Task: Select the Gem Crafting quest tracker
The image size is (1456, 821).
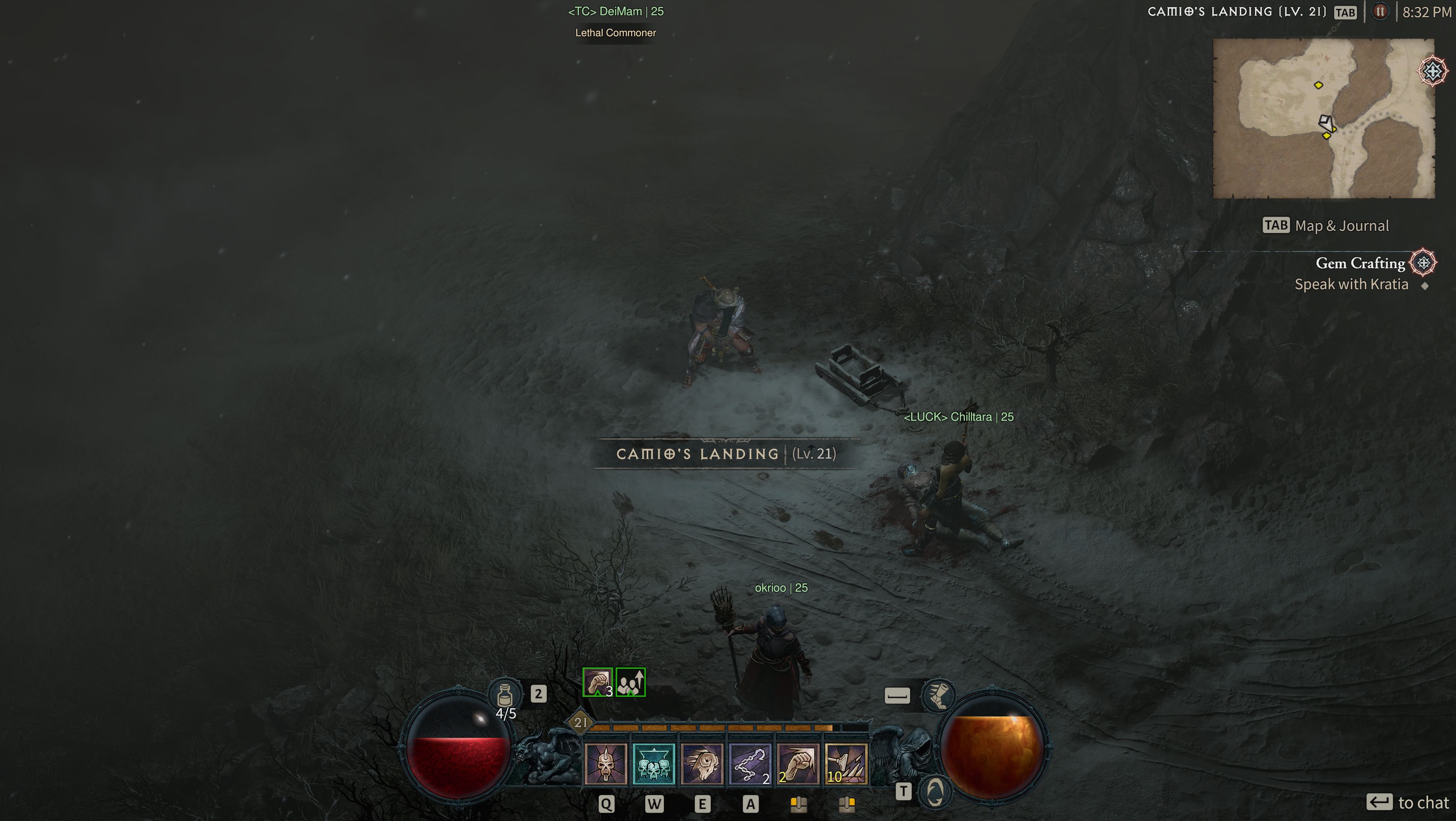Action: [1360, 263]
